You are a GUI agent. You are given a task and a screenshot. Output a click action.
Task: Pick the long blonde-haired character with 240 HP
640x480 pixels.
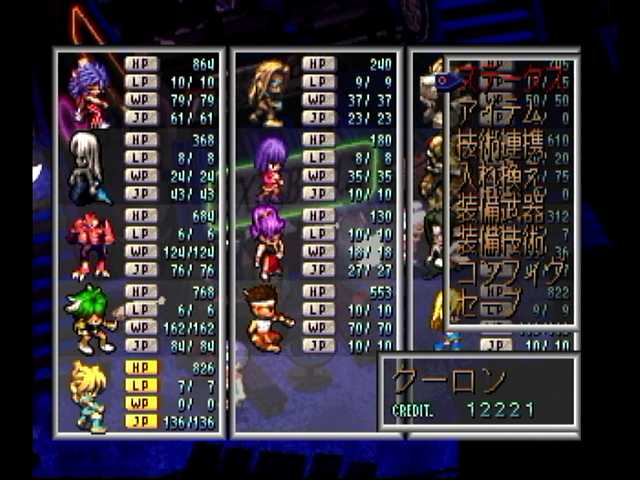[x=268, y=92]
